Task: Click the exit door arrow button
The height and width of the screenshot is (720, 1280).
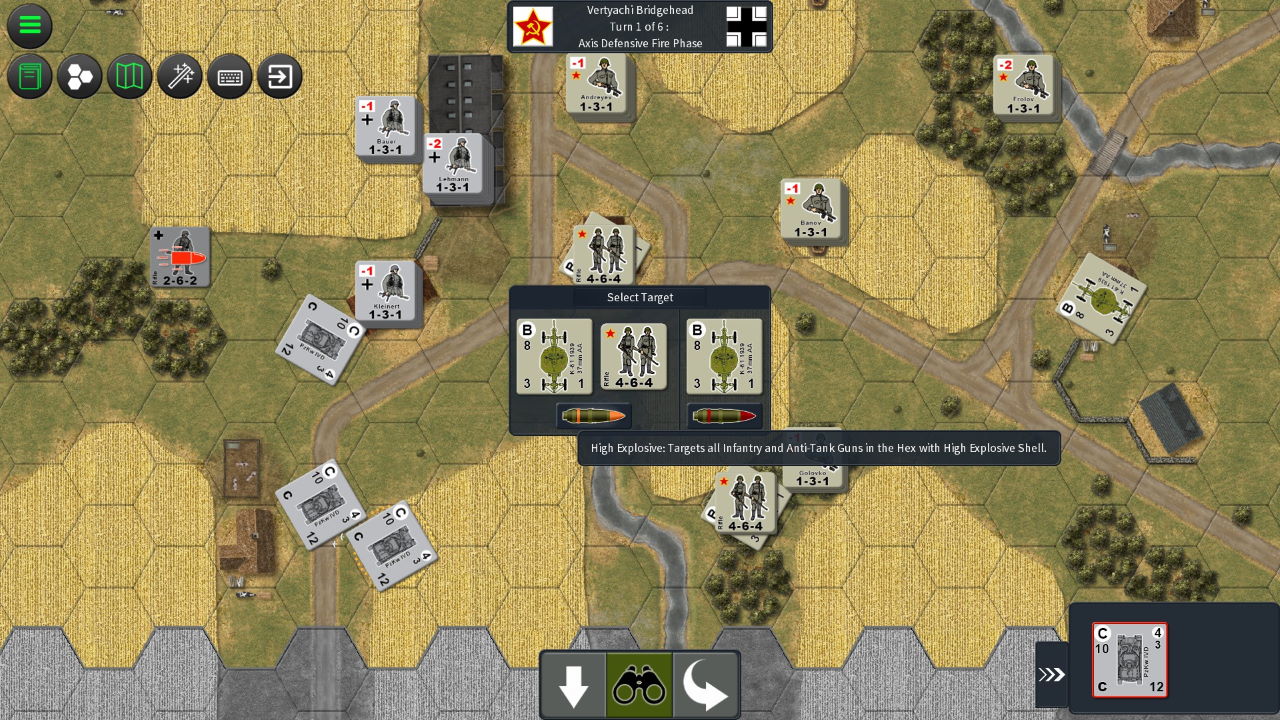Action: [280, 76]
